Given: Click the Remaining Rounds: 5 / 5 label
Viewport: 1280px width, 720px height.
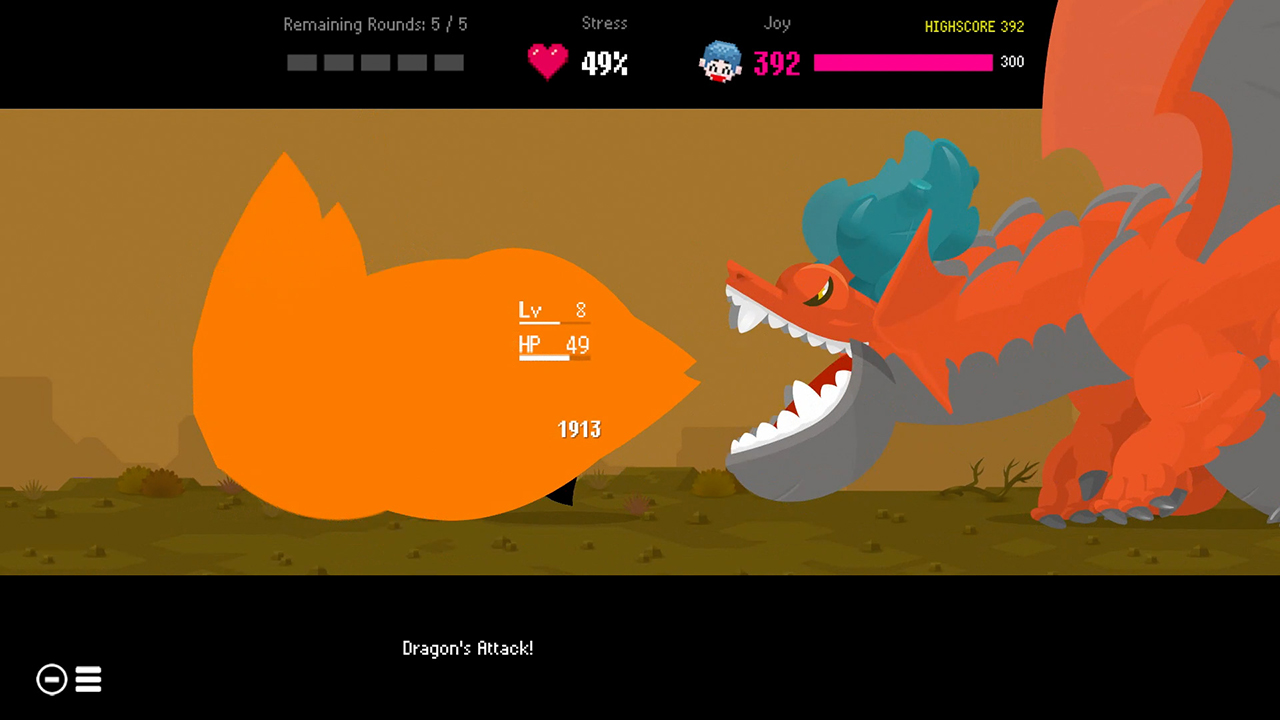Looking at the screenshot, I should 374,24.
